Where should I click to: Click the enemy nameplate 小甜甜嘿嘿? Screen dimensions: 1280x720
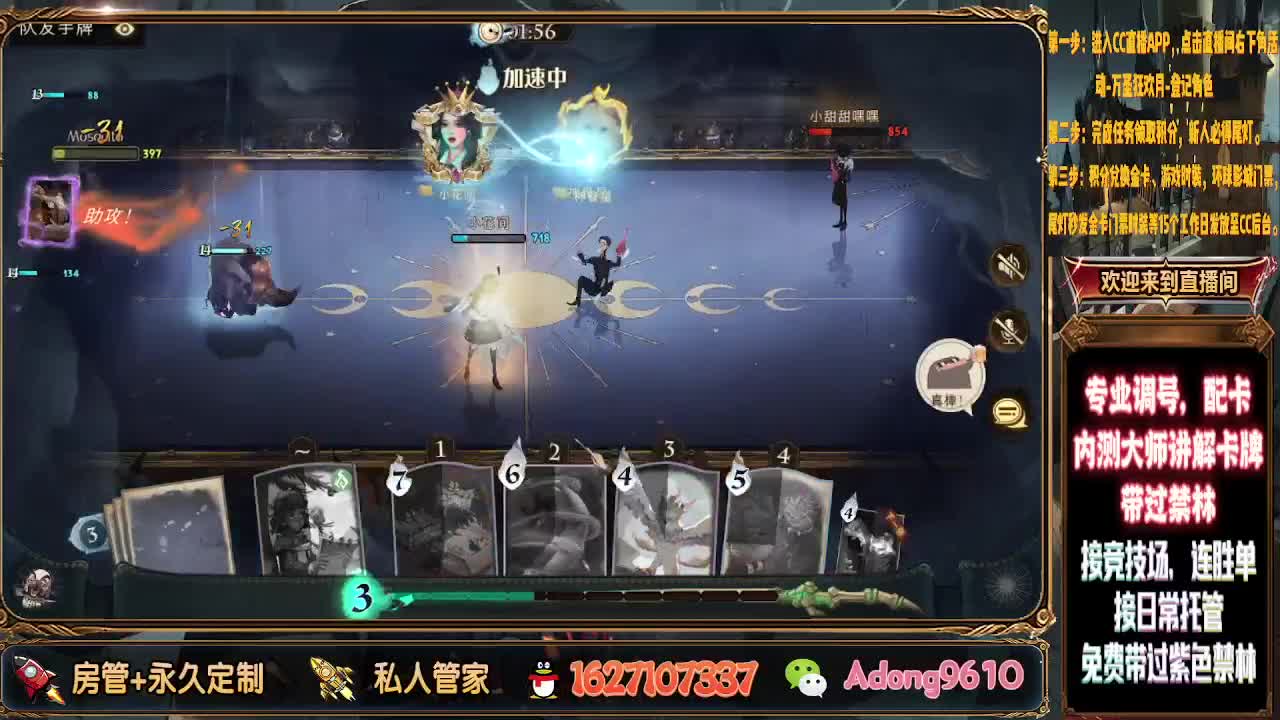843,115
